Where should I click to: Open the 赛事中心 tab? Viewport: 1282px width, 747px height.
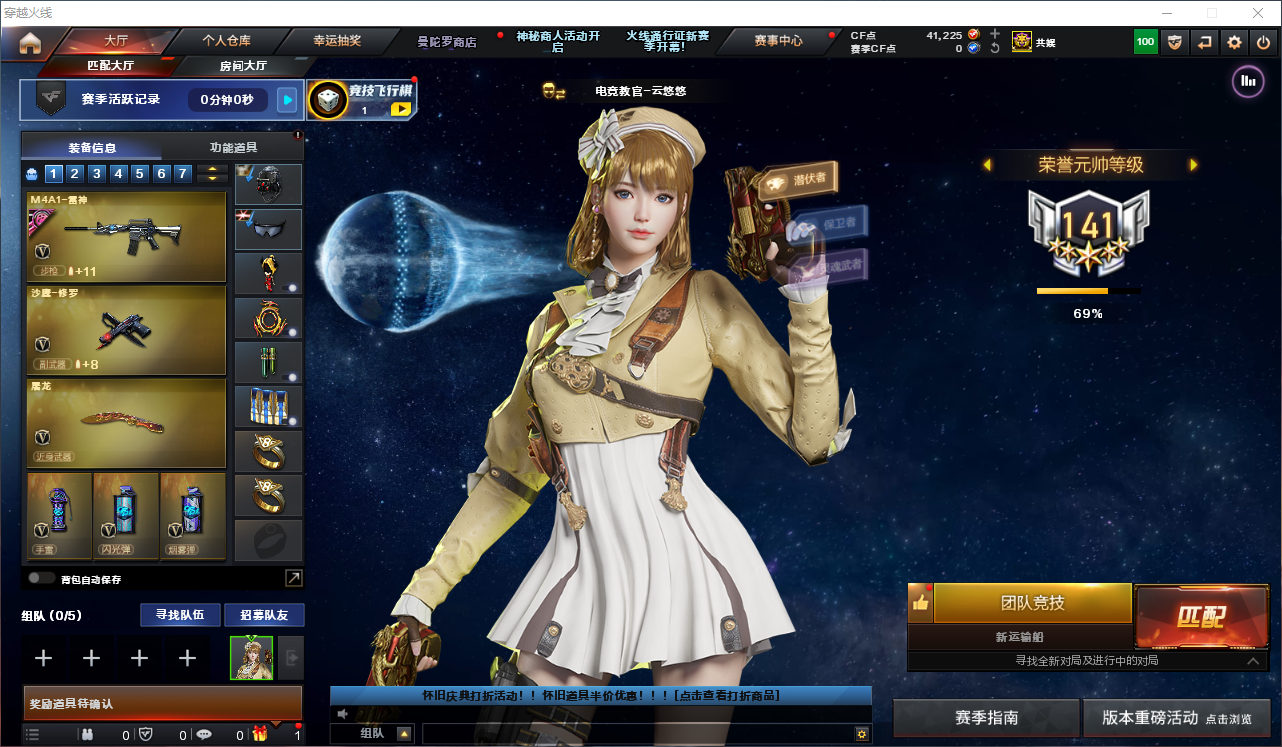[778, 41]
